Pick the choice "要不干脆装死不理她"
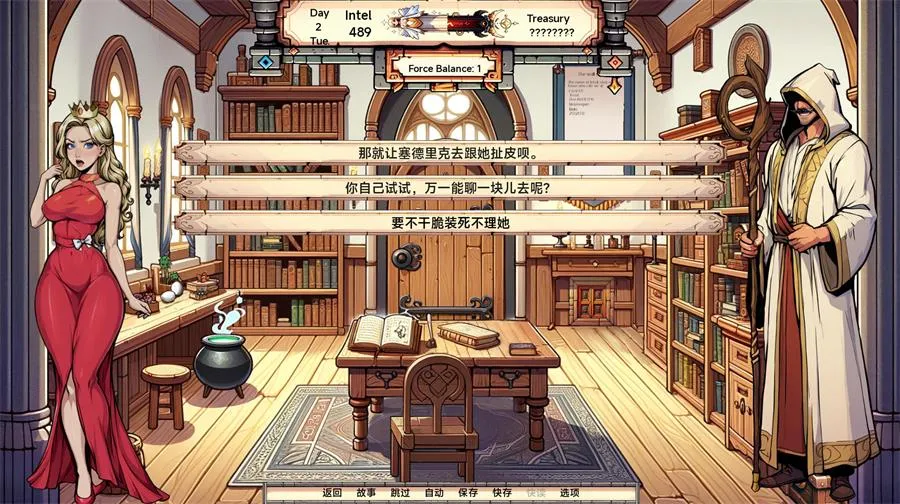Image resolution: width=900 pixels, height=504 pixels. tap(449, 223)
